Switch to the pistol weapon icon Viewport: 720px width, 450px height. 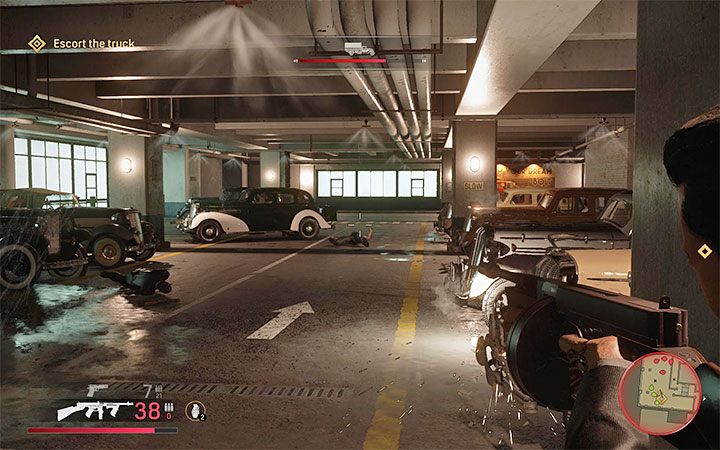pos(97,390)
